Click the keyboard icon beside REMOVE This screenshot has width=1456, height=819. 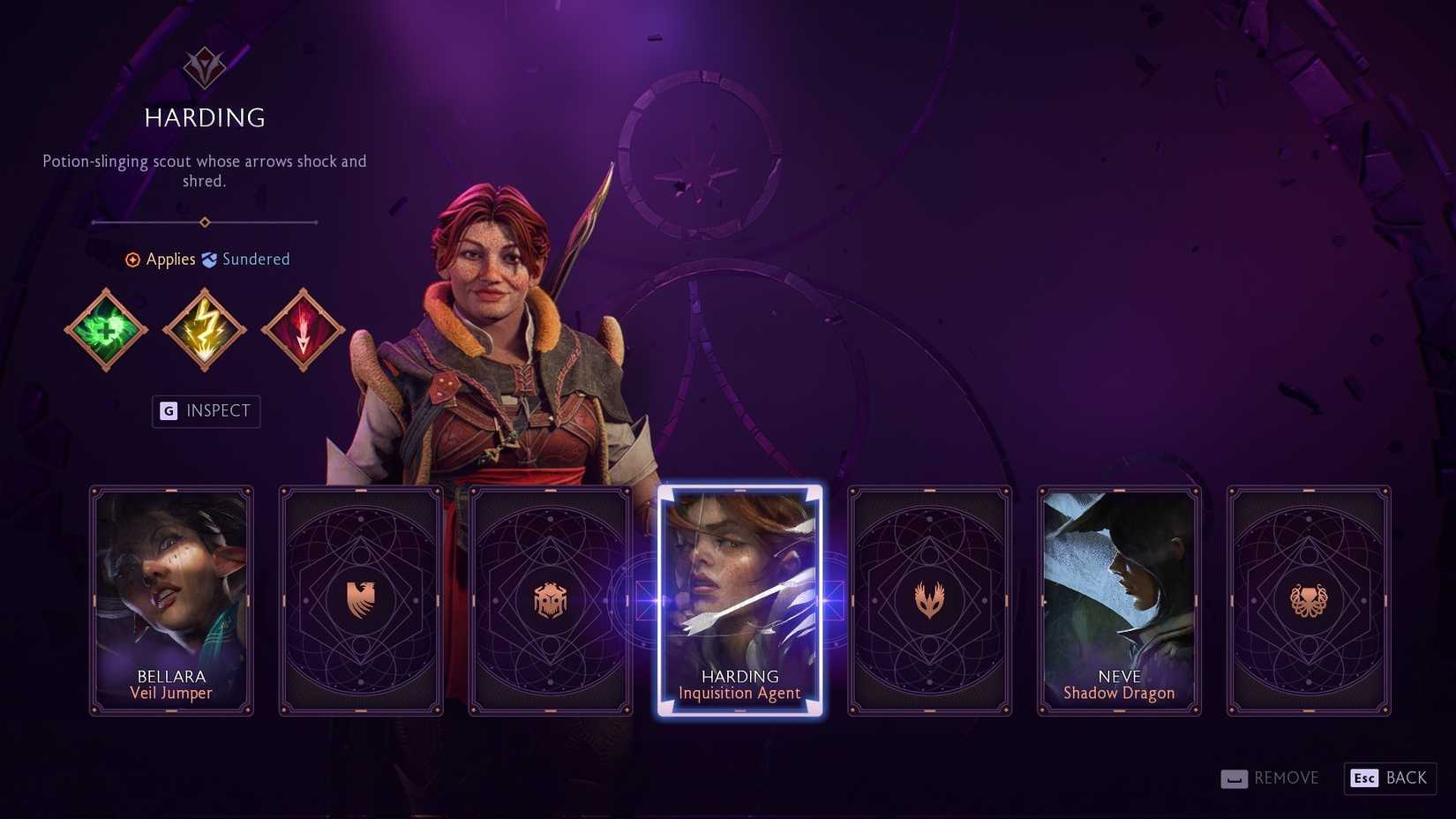[1234, 778]
